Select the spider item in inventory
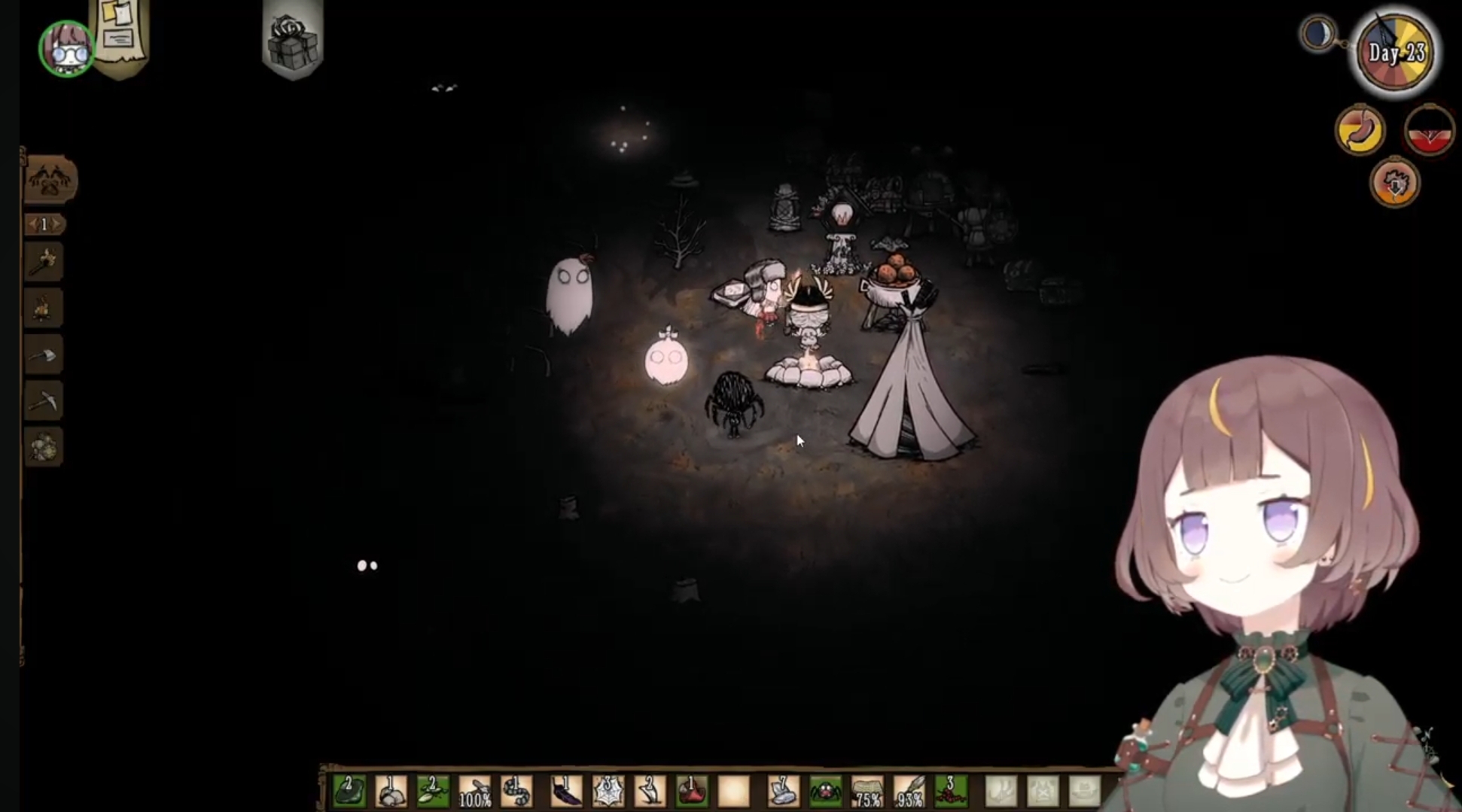Image resolution: width=1462 pixels, height=812 pixels. pos(825,791)
